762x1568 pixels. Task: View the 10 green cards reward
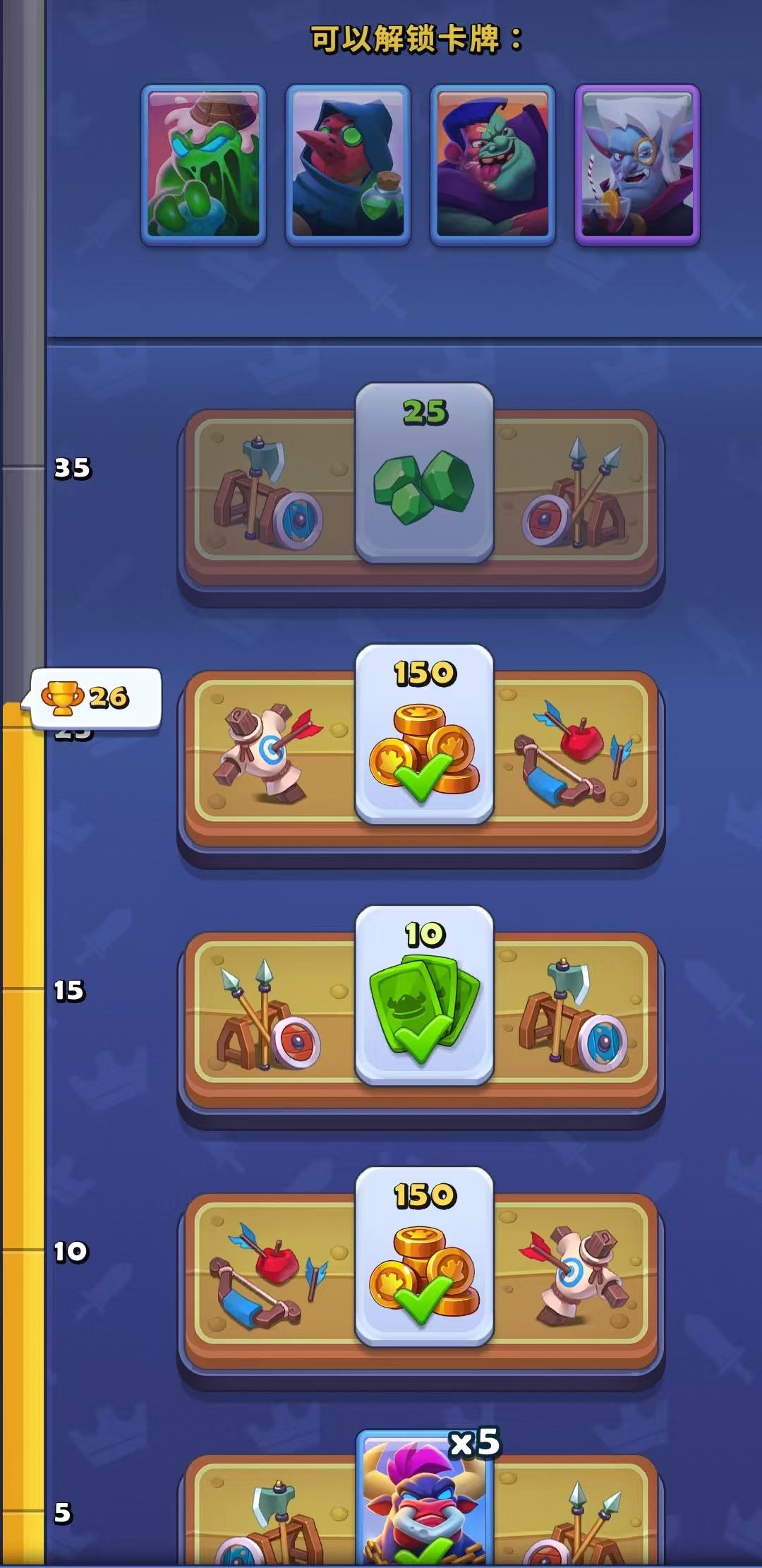coord(424,995)
